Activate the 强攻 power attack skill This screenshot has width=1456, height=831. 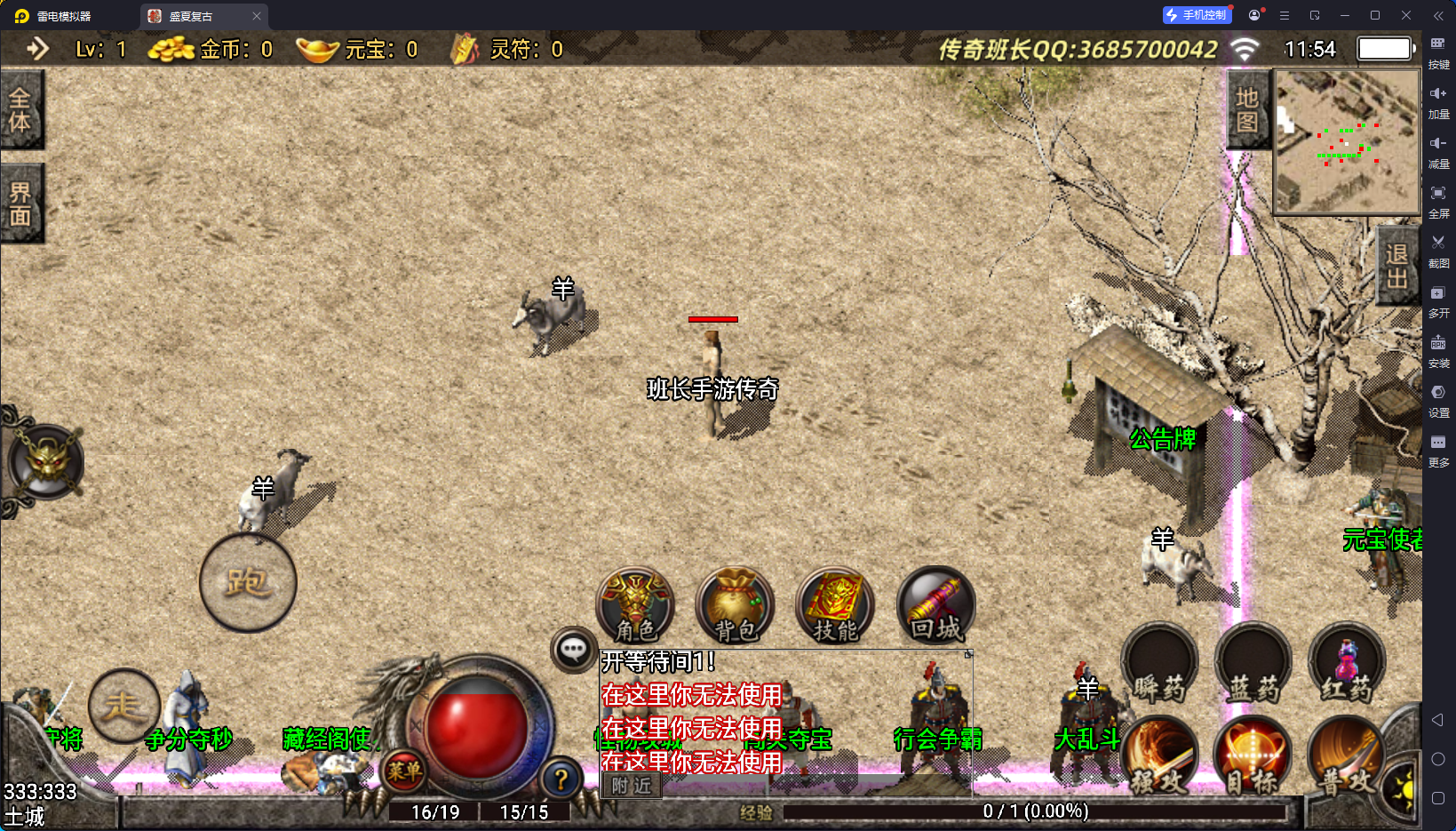pyautogui.click(x=1159, y=756)
